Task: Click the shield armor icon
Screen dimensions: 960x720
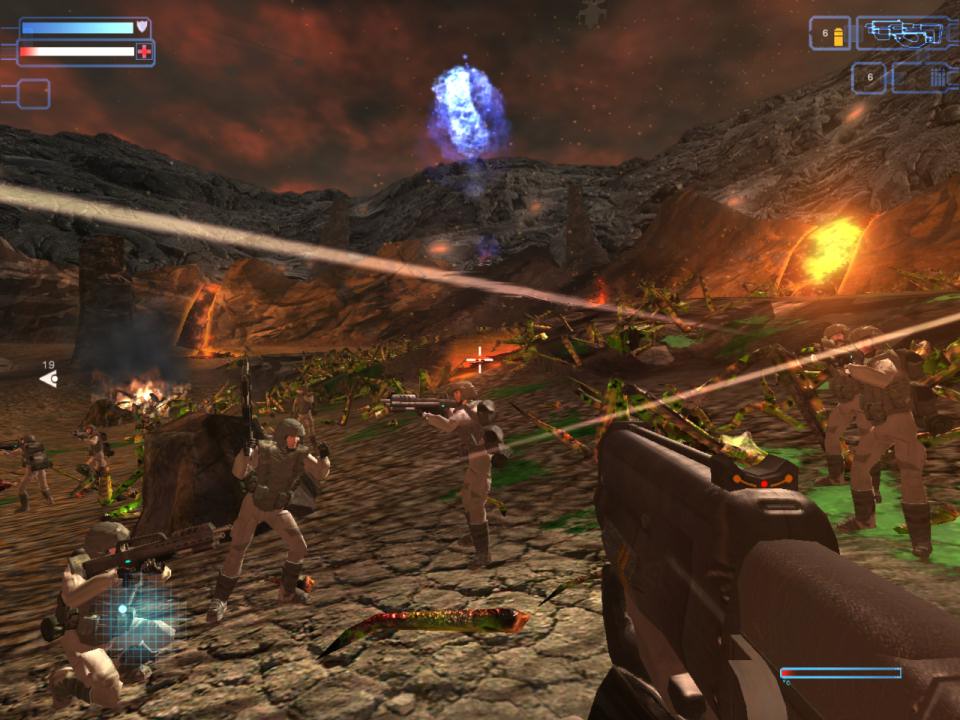Action: pos(143,27)
